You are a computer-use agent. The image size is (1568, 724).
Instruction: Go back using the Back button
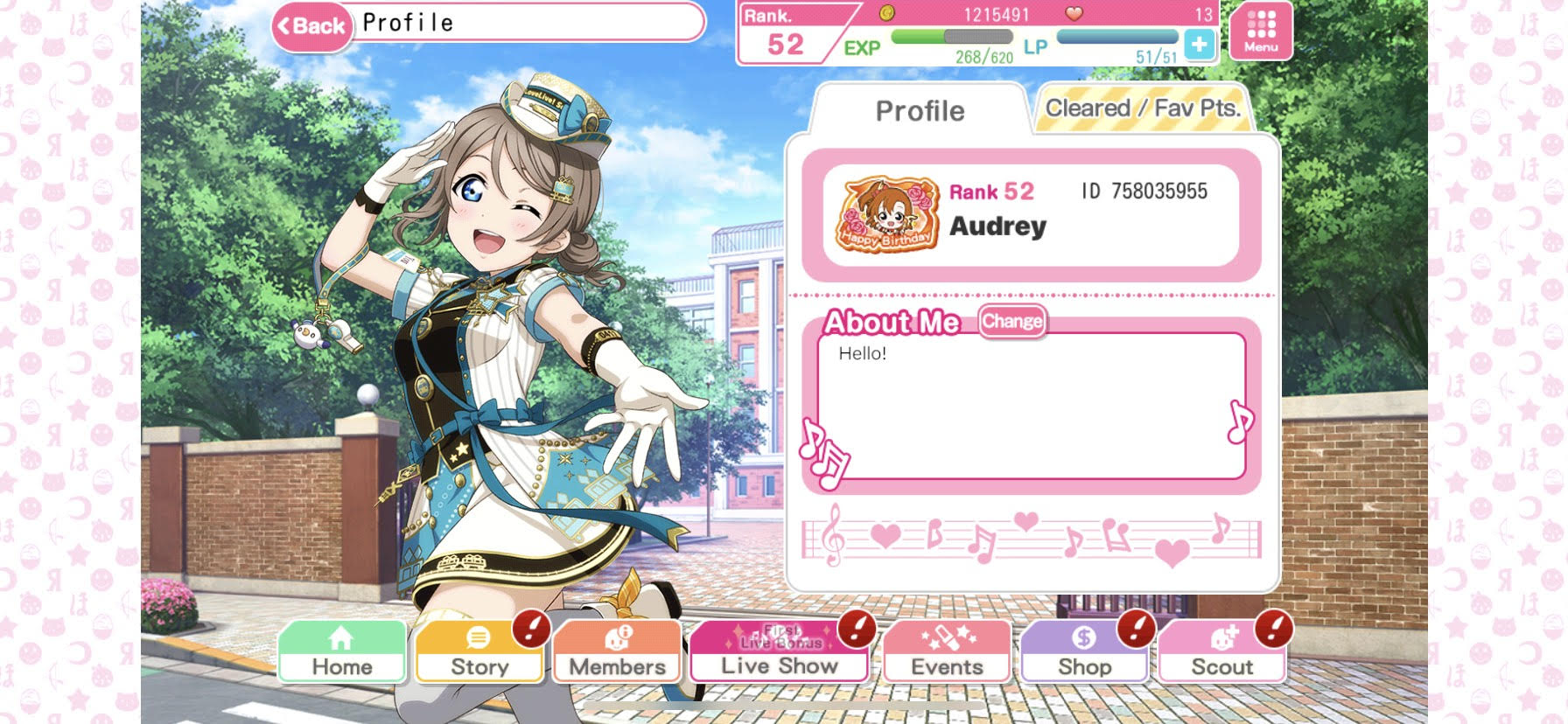point(311,26)
